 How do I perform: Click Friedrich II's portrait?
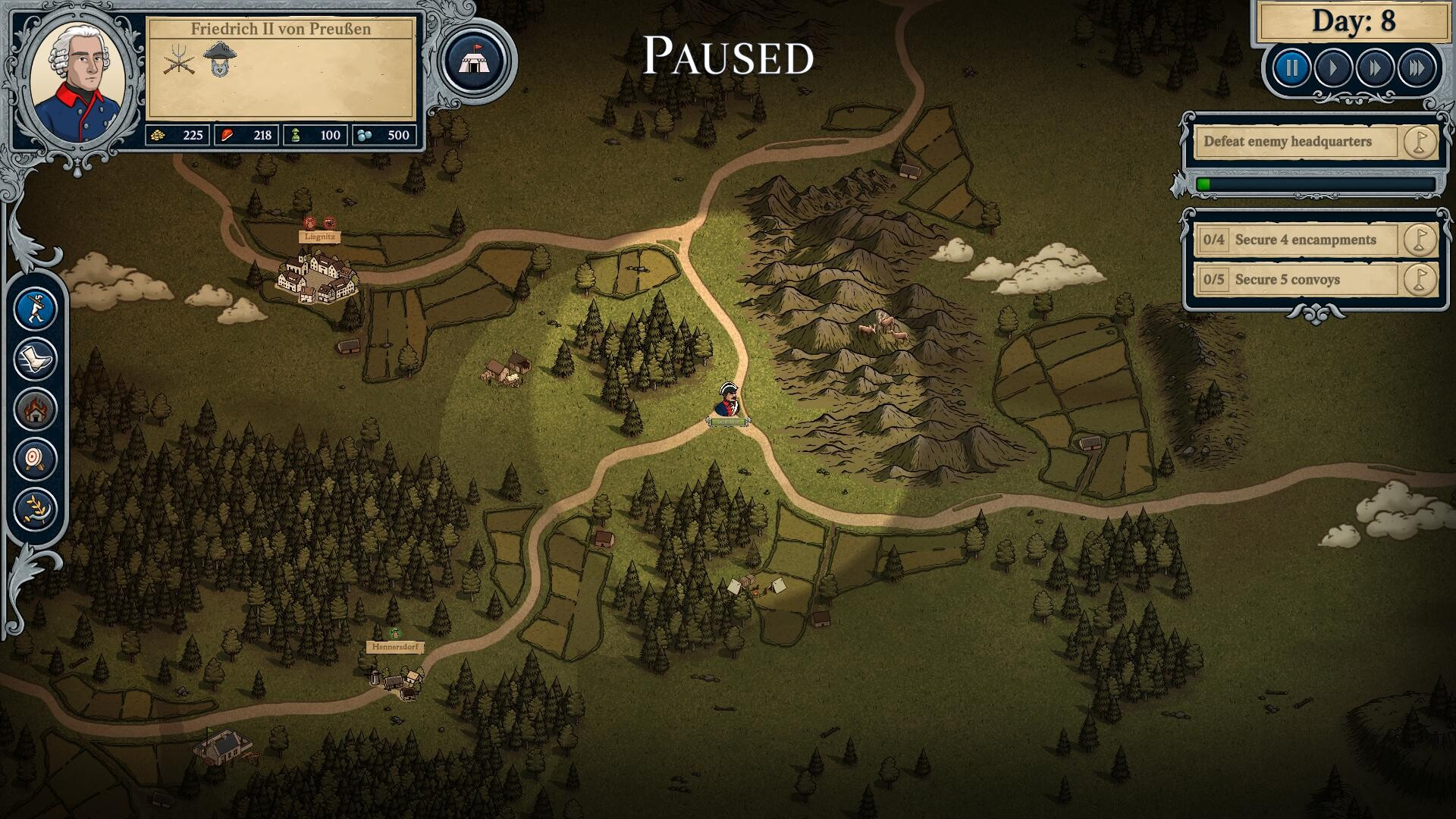(80, 80)
